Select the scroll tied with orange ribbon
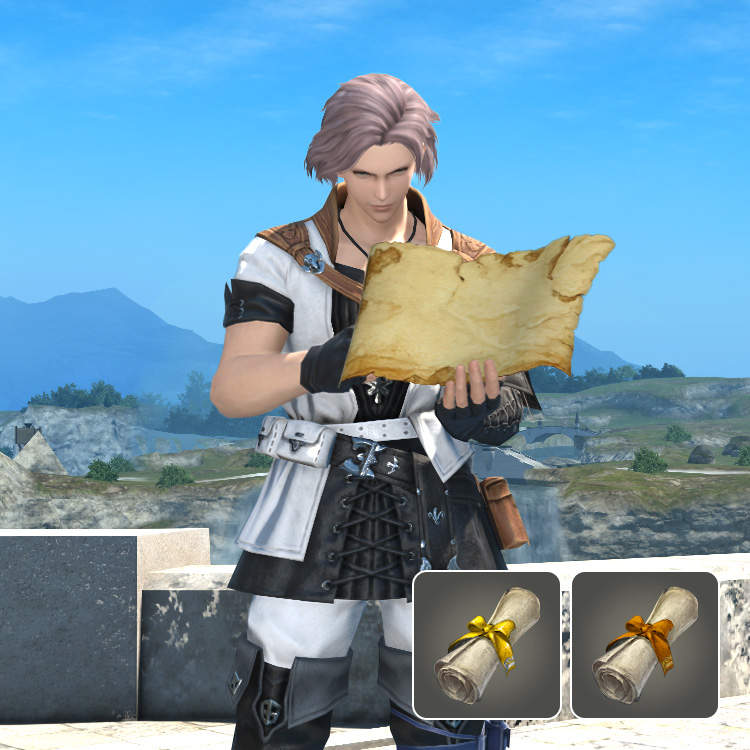Viewport: 750px width, 750px height. (x=644, y=645)
